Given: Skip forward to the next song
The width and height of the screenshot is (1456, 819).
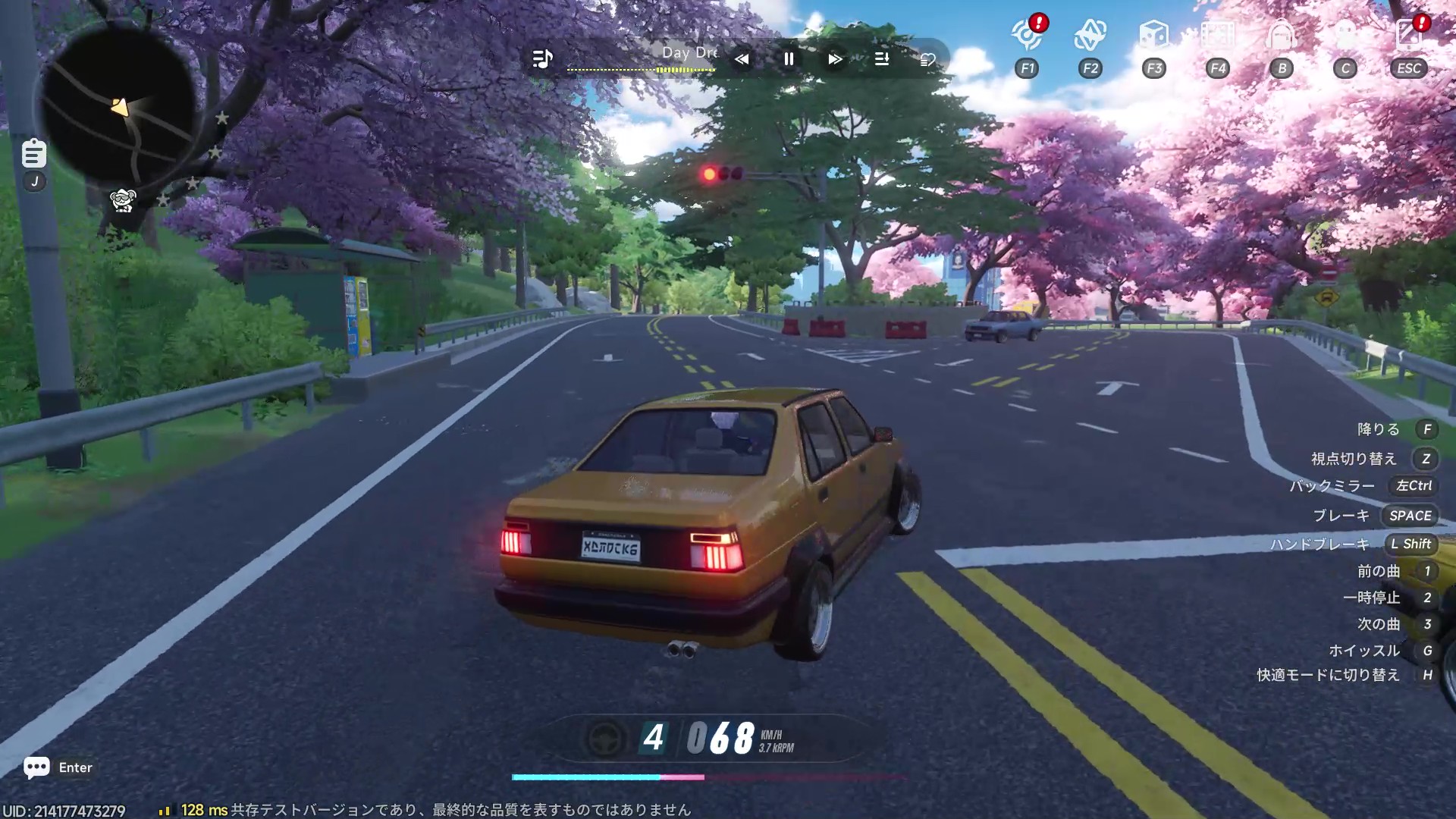Looking at the screenshot, I should tap(835, 59).
